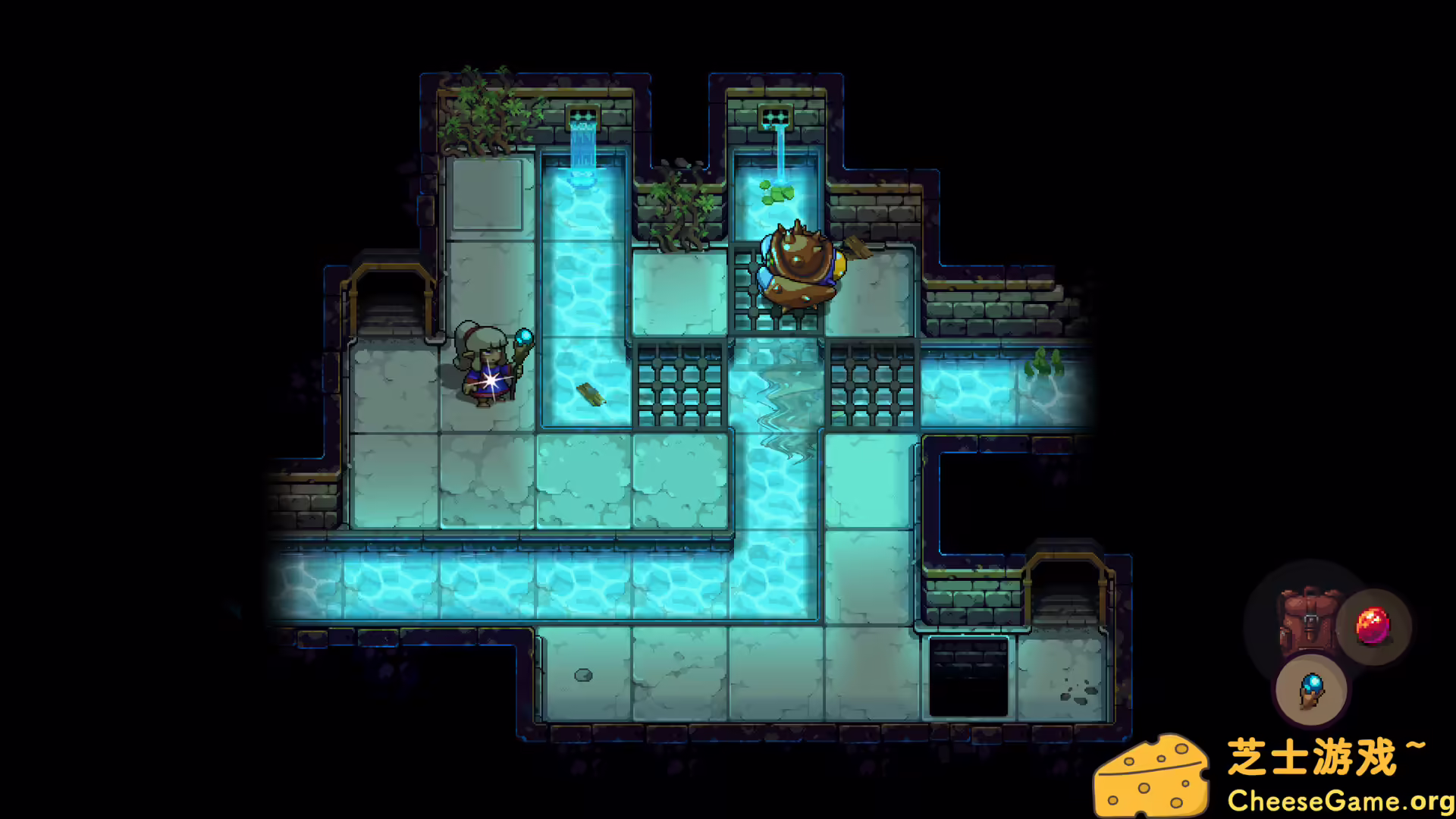This screenshot has width=1456, height=819.
Task: Select the lily pads under the right waterfall
Action: 775,194
